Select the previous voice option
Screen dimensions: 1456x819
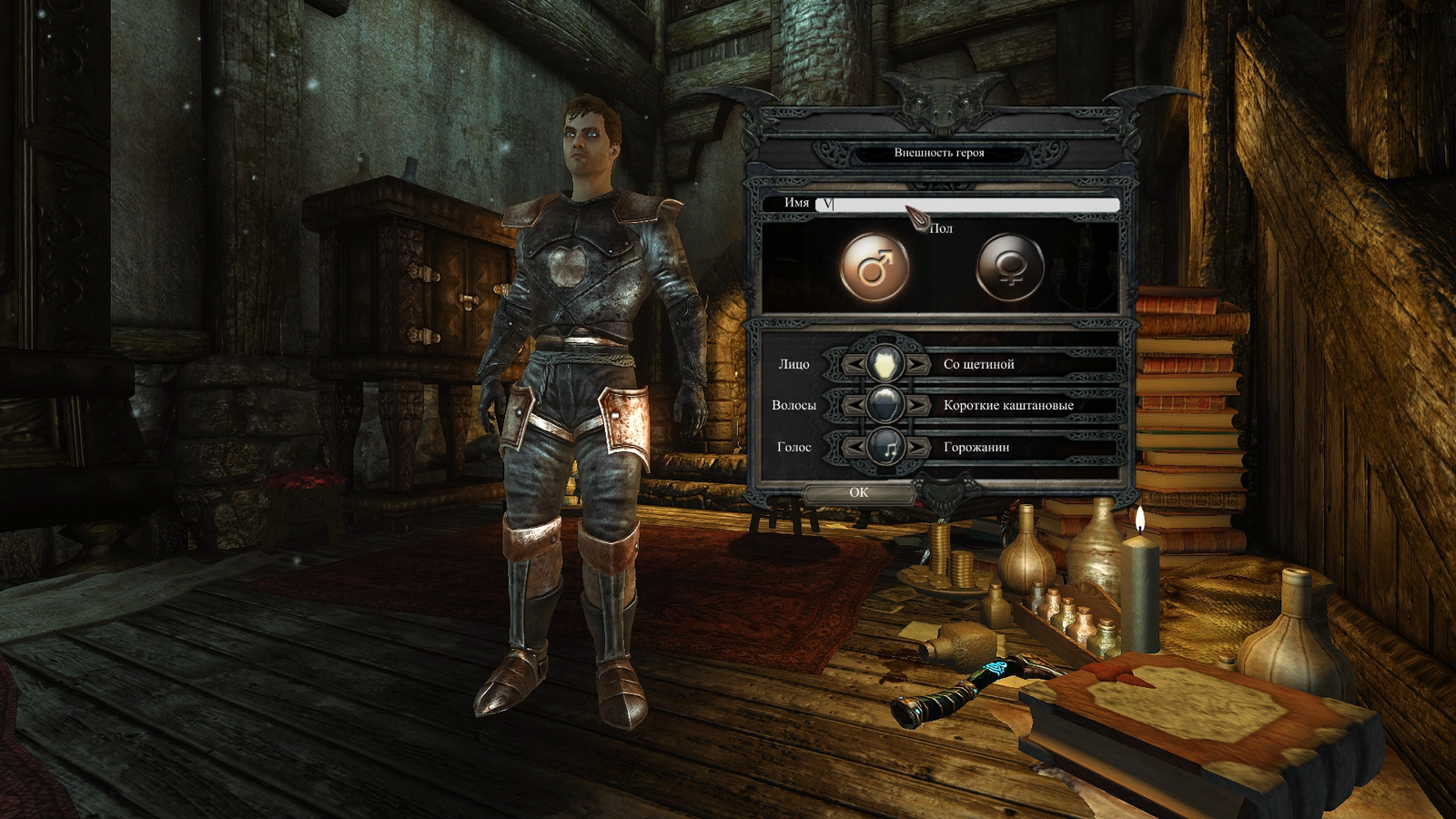(854, 447)
